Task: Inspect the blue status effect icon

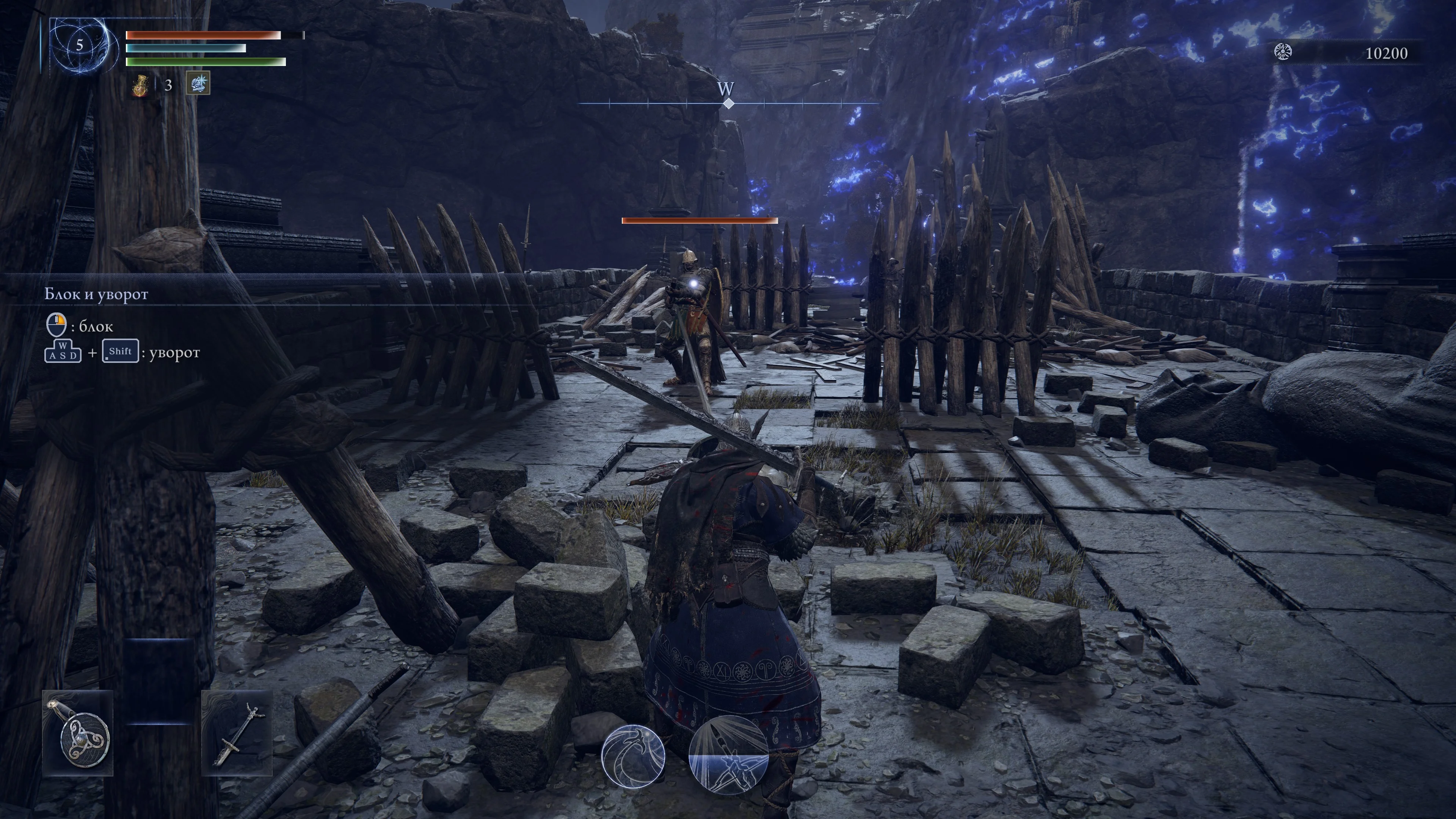Action: click(198, 84)
